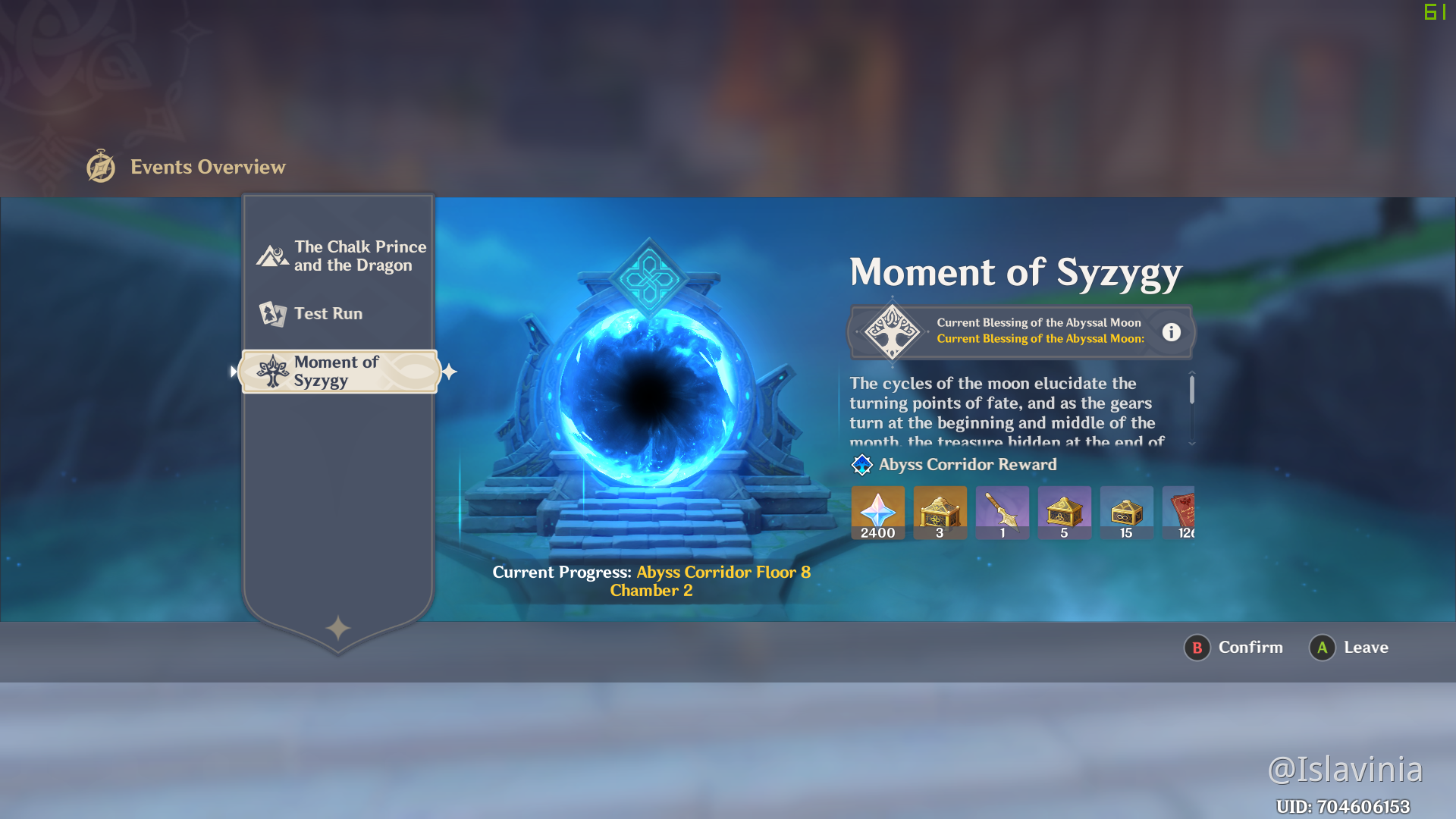Click the diamond expander below the event list
This screenshot has width=1456, height=819.
click(x=338, y=626)
